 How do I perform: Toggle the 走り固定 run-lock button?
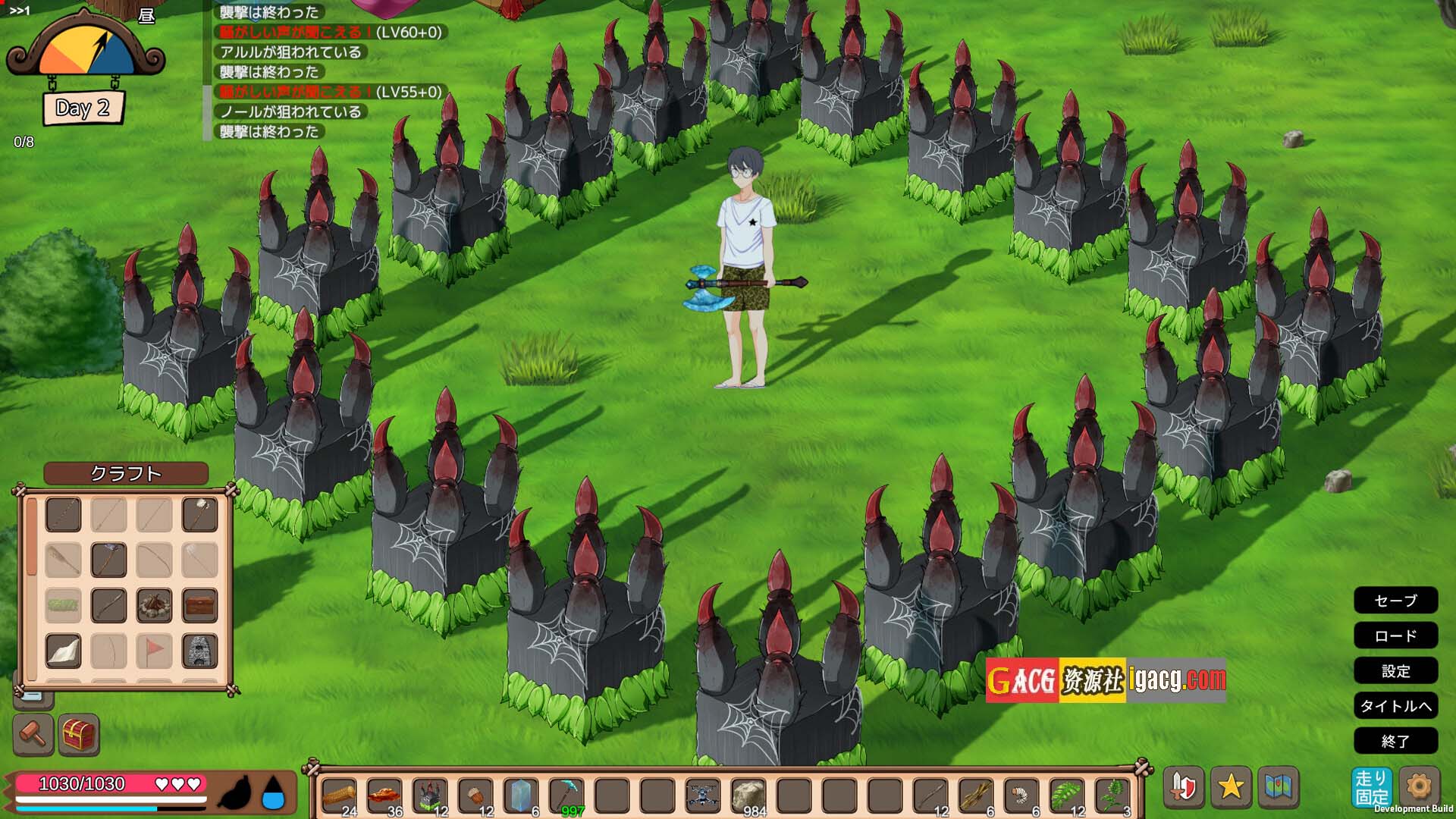tap(1371, 787)
